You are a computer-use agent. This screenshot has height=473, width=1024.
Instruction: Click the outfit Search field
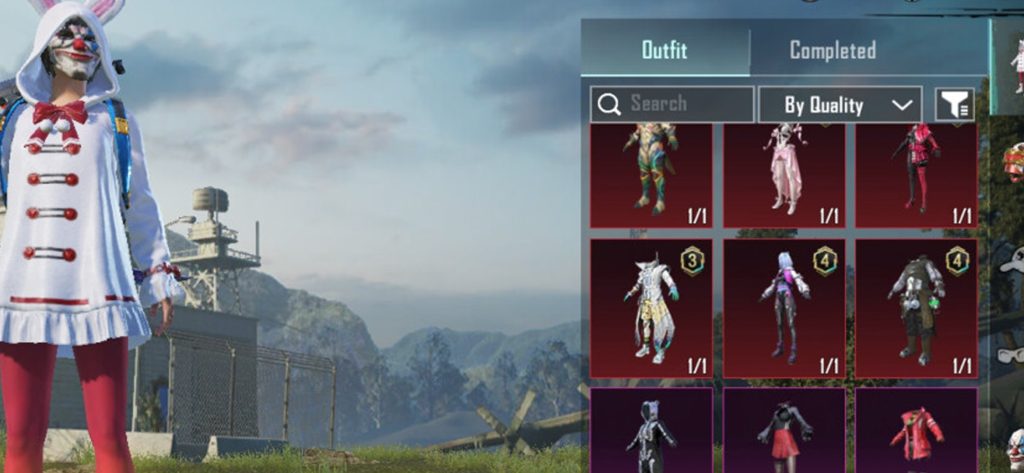click(x=671, y=104)
